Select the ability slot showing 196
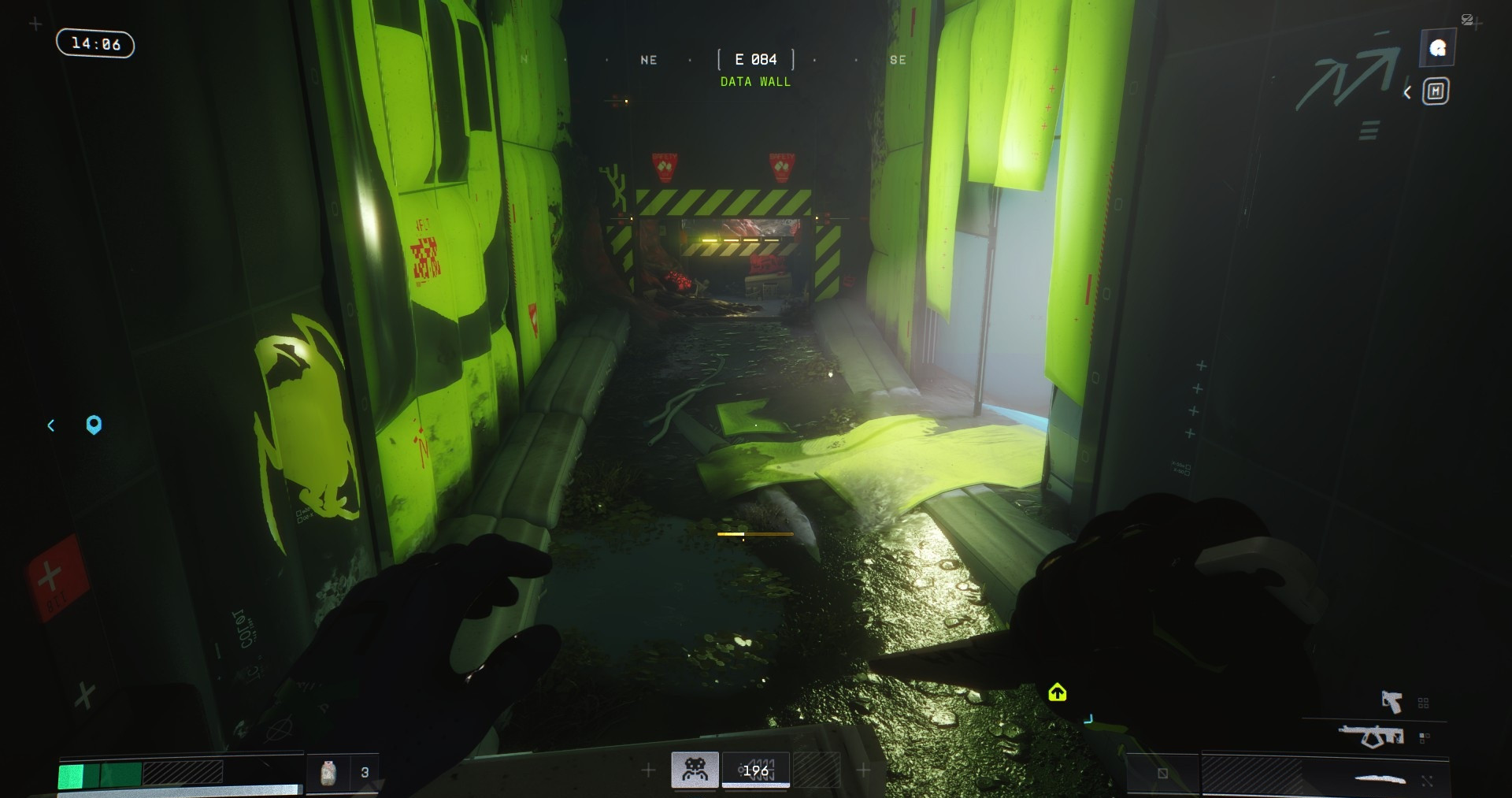This screenshot has width=1512, height=798. pos(756,770)
